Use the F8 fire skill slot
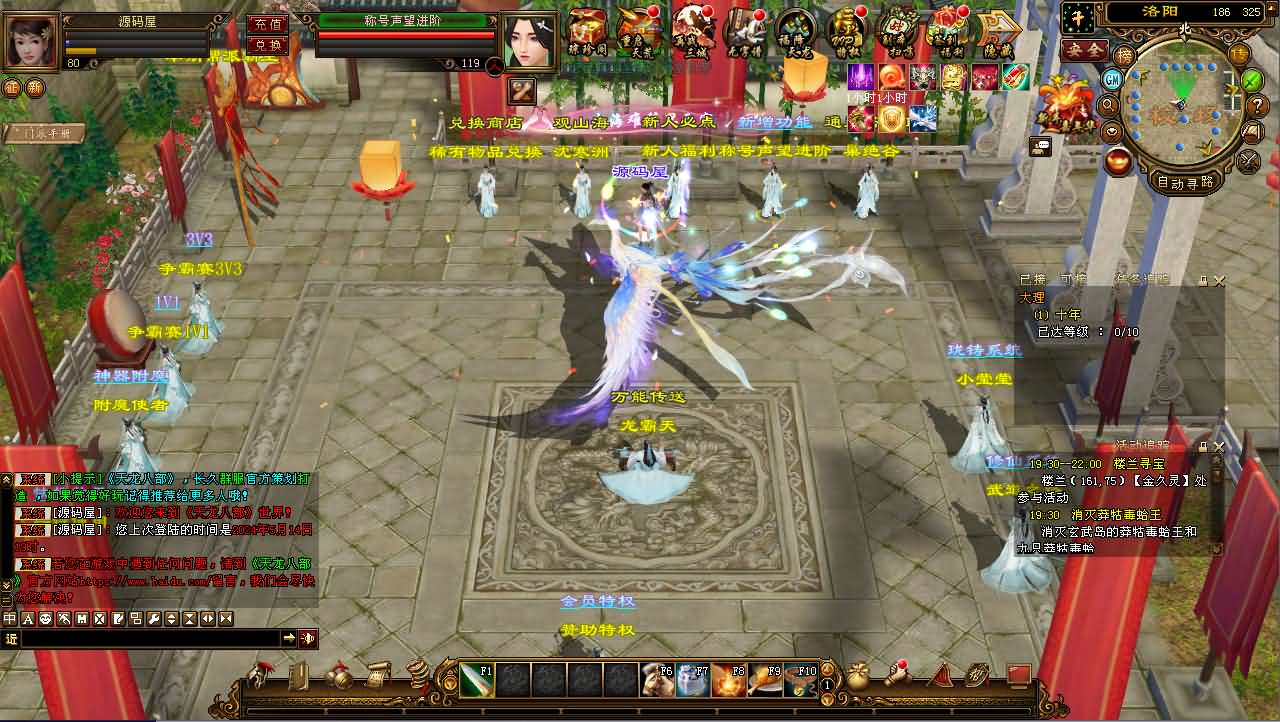Viewport: 1280px width, 722px height. tap(729, 680)
